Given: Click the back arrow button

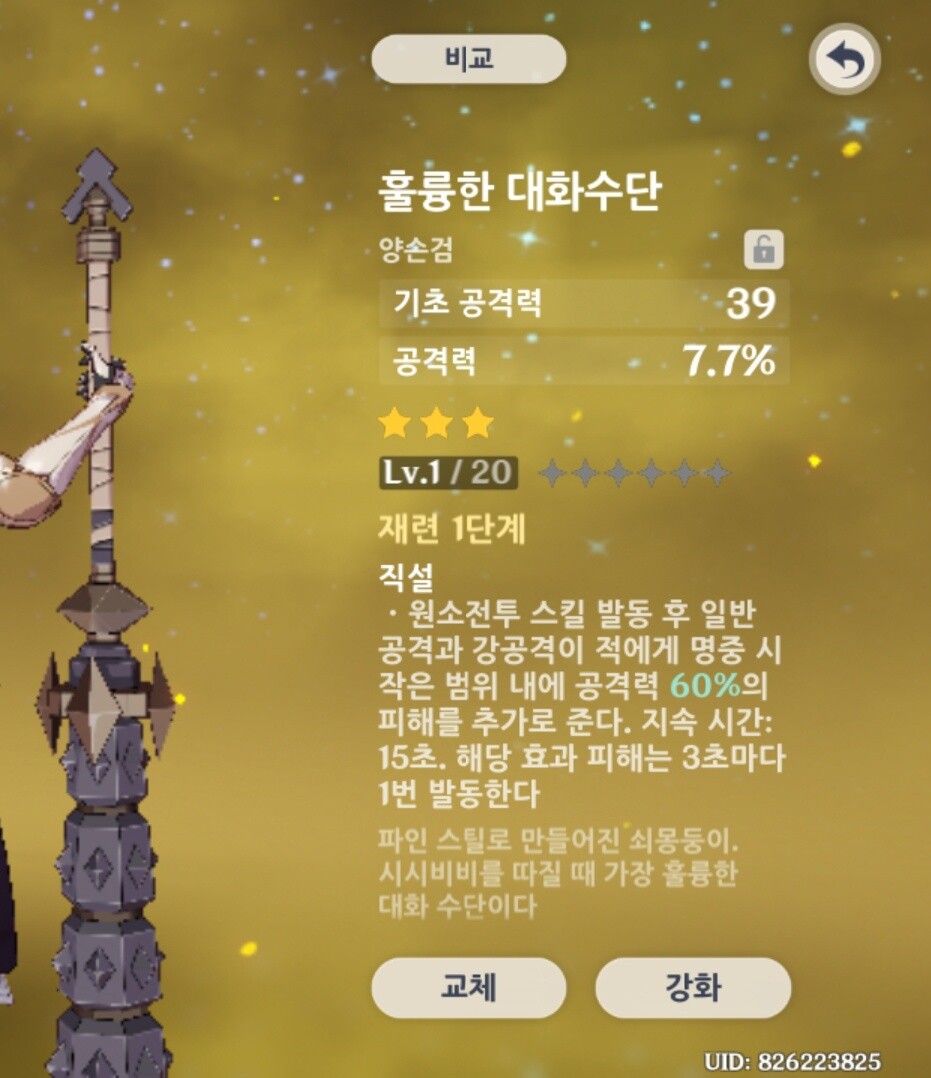Looking at the screenshot, I should tap(845, 62).
